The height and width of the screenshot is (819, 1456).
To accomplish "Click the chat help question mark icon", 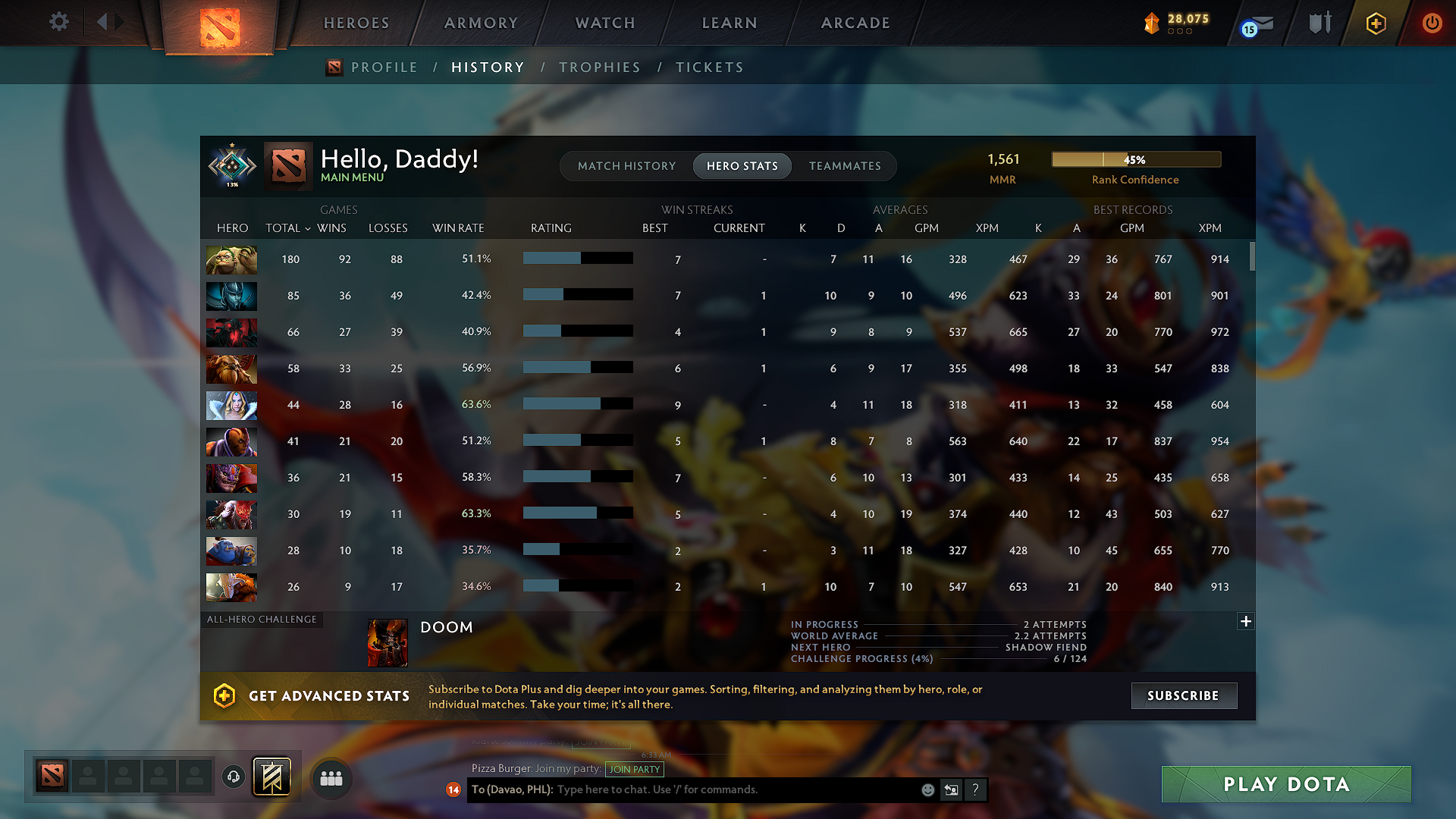I will point(976,789).
